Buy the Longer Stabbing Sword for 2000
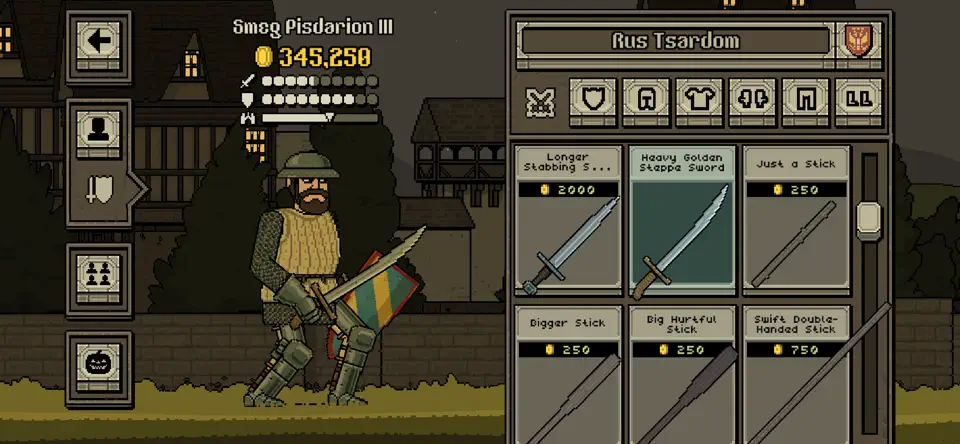Viewport: 960px width, 444px height. tap(568, 220)
